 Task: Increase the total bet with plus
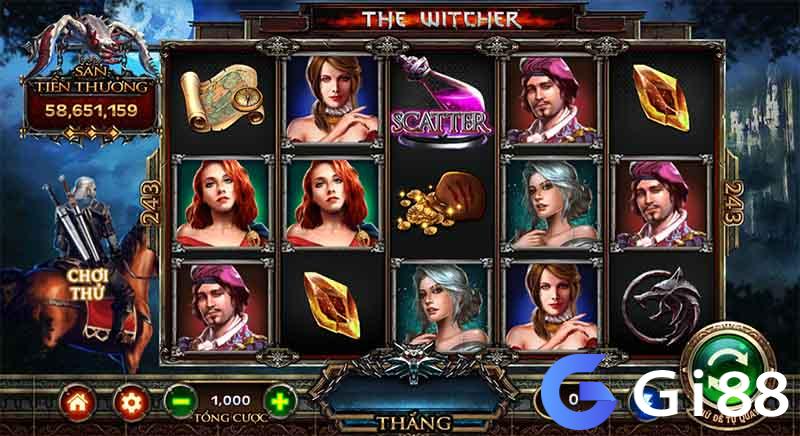pyautogui.click(x=282, y=401)
